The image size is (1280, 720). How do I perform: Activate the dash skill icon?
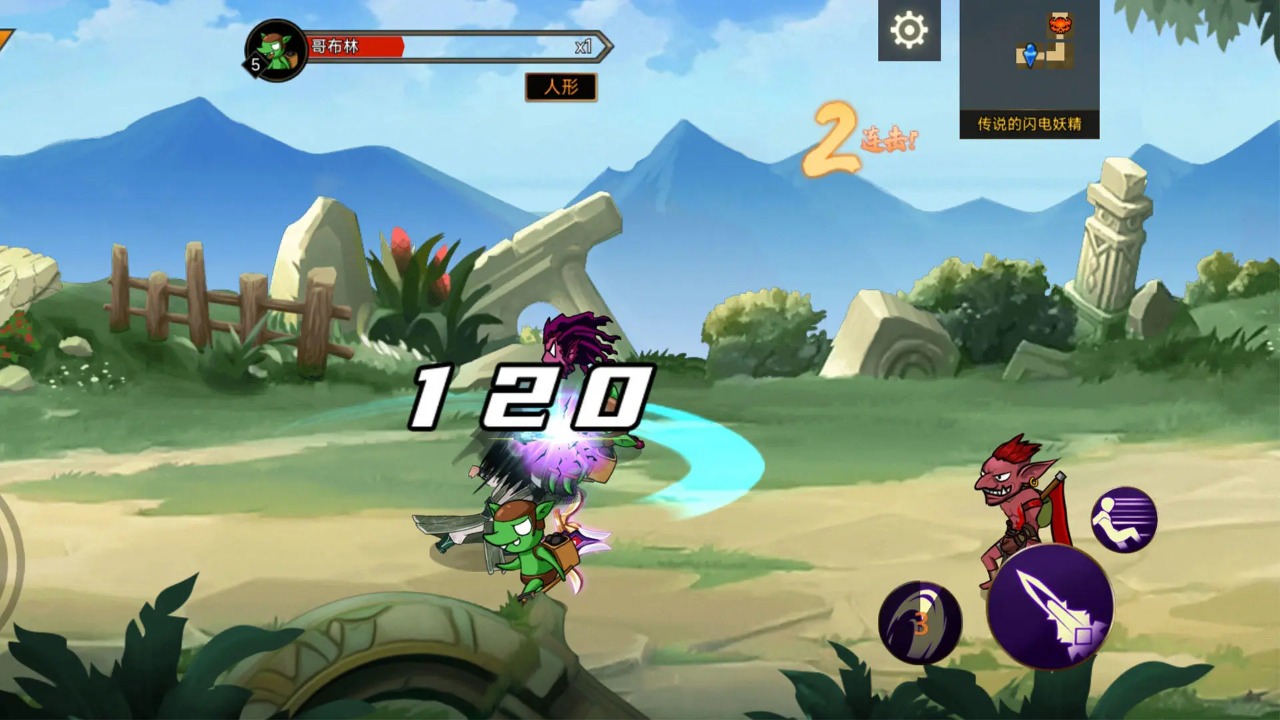(x=1124, y=520)
